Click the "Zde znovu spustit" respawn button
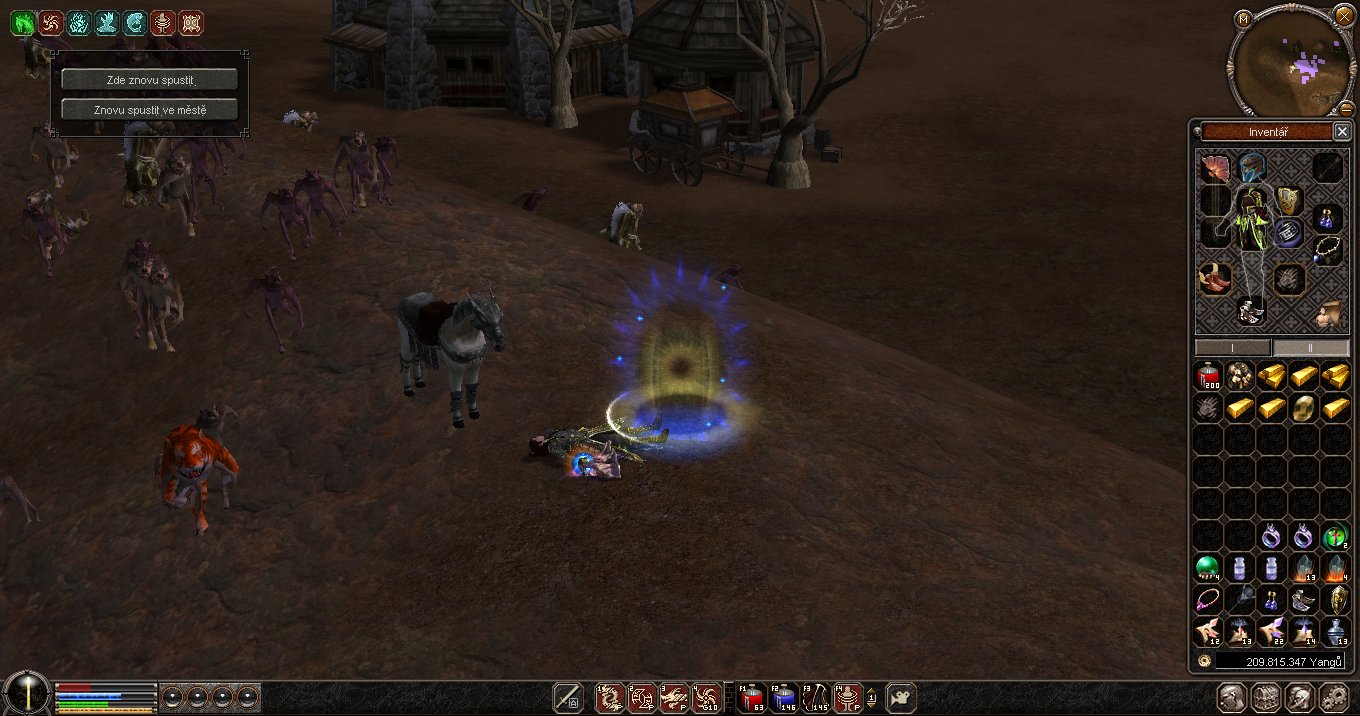 coord(149,79)
